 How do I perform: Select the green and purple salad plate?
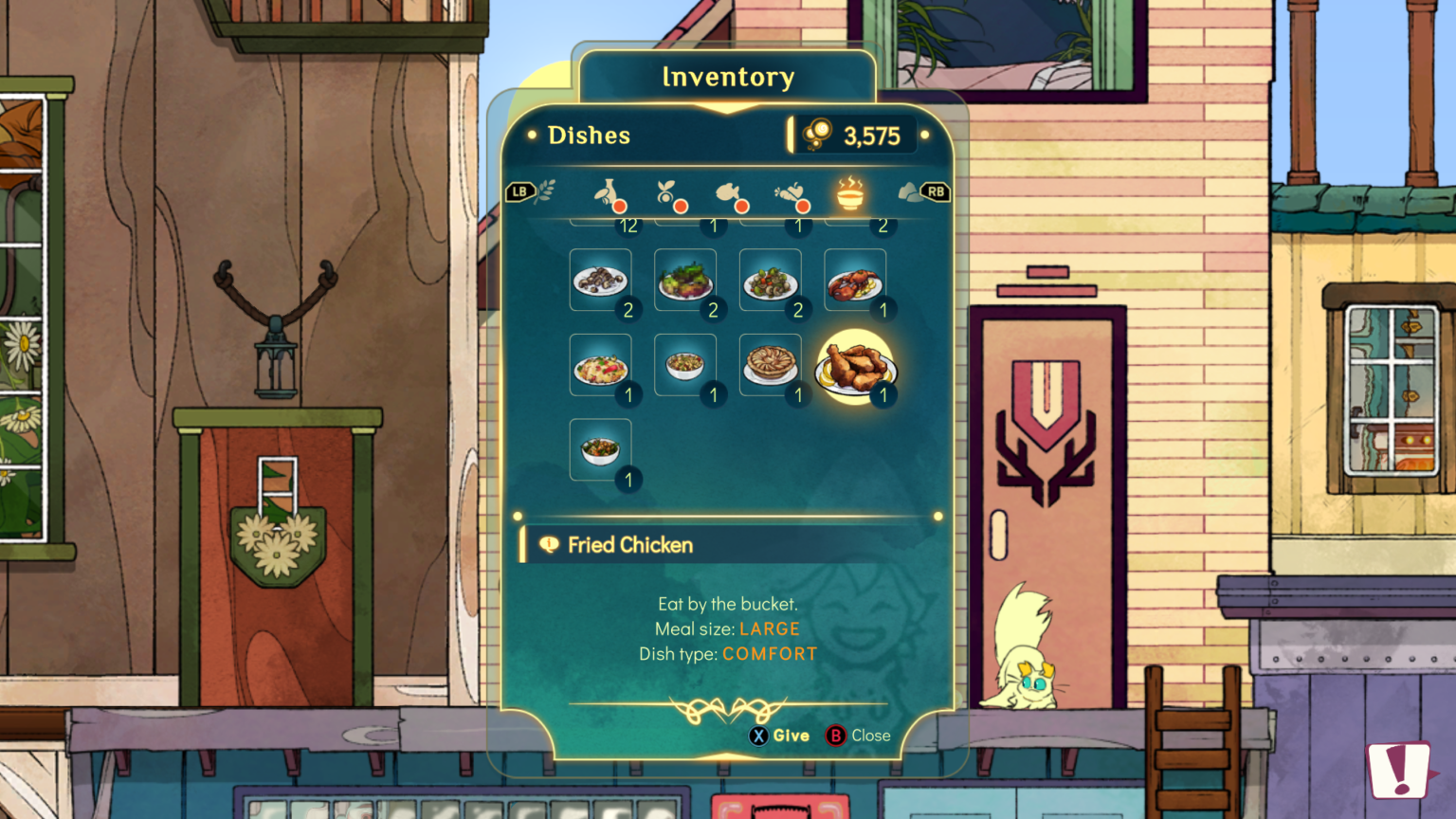click(x=684, y=281)
